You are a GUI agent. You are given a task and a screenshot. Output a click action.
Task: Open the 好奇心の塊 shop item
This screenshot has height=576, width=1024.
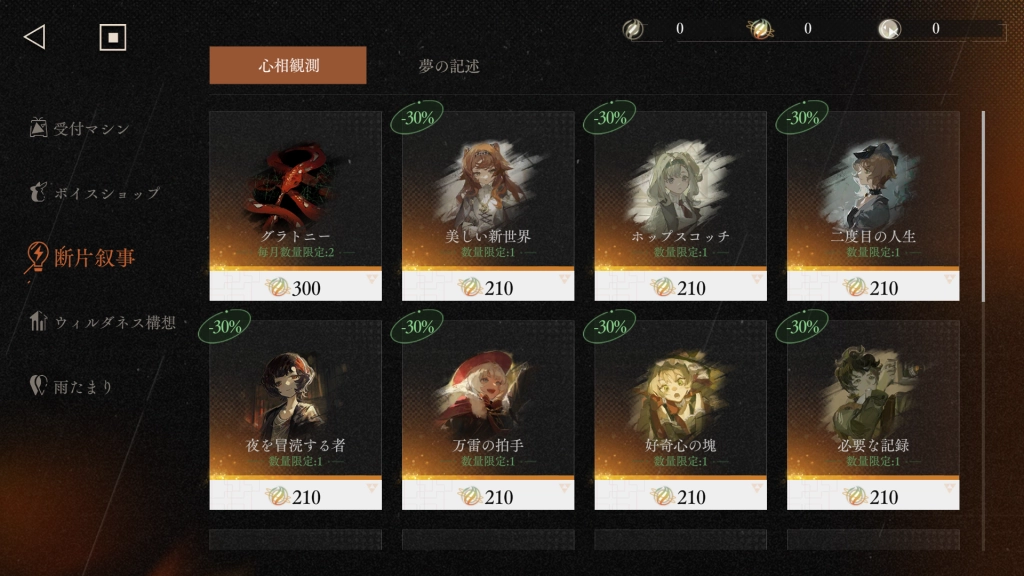click(680, 415)
